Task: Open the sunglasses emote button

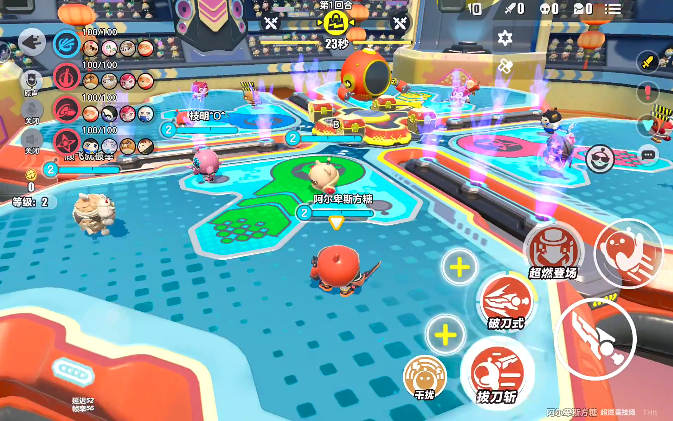Action: pos(599,158)
